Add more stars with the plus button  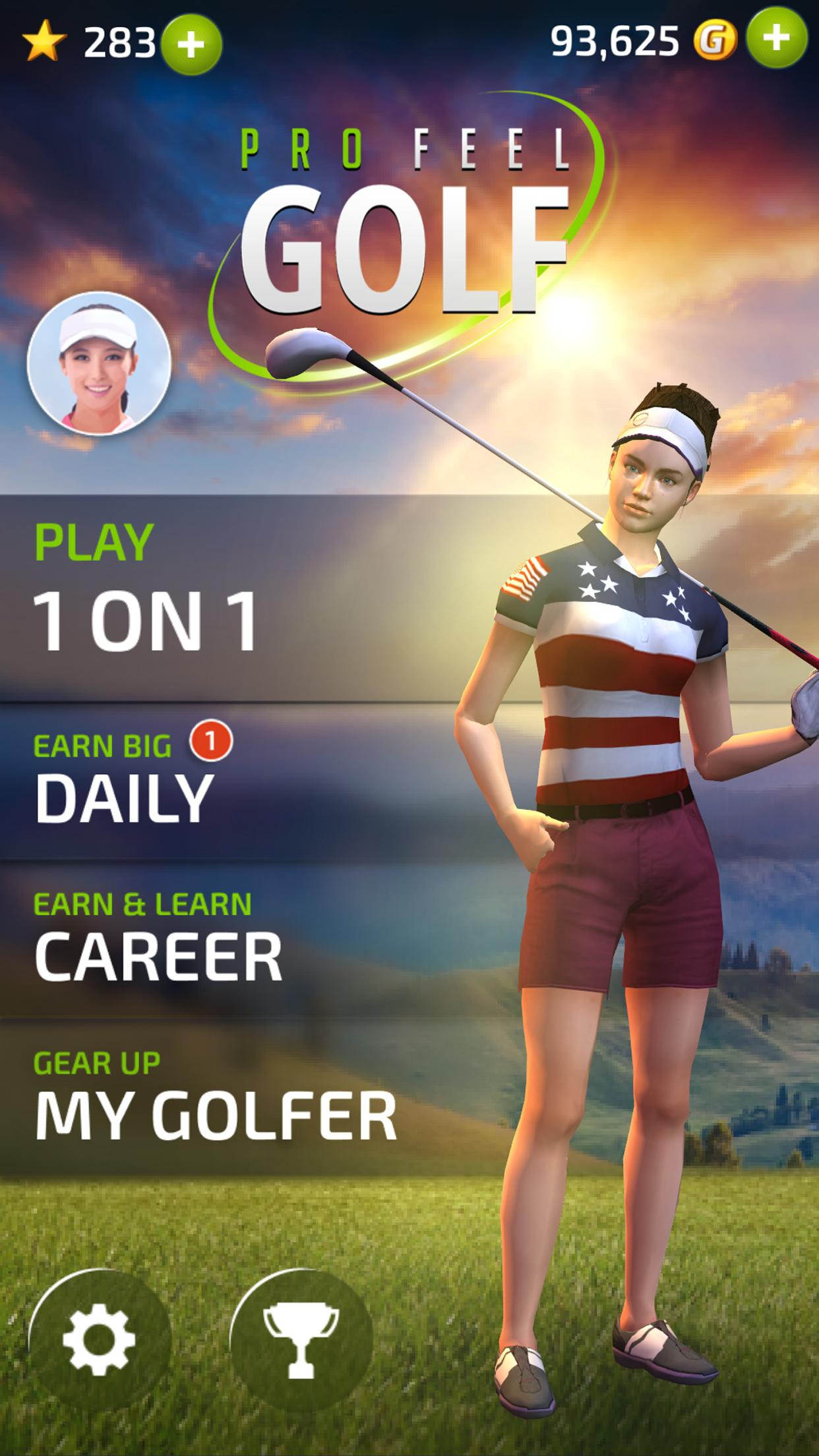pos(192,44)
